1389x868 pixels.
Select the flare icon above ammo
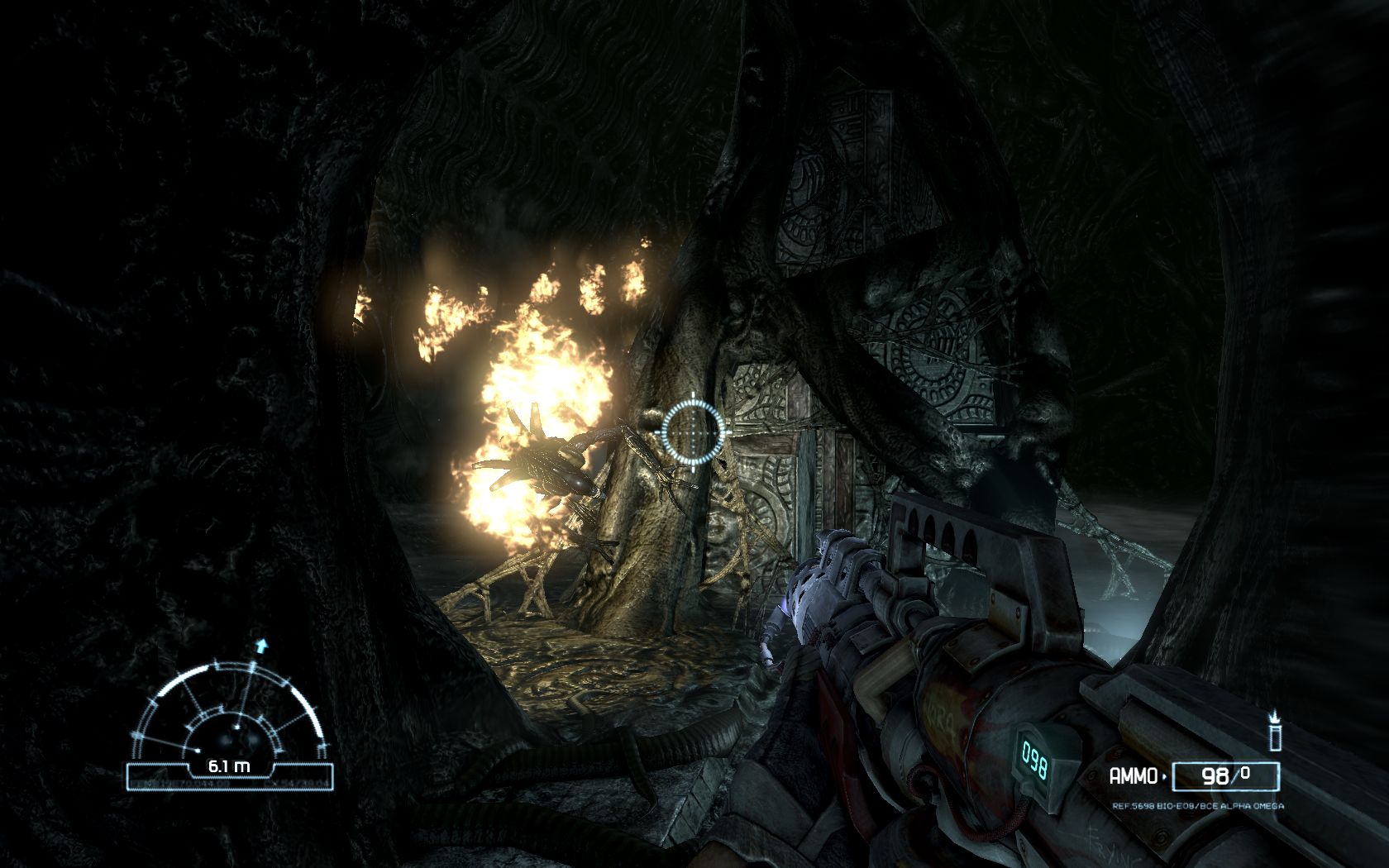coord(1274,731)
